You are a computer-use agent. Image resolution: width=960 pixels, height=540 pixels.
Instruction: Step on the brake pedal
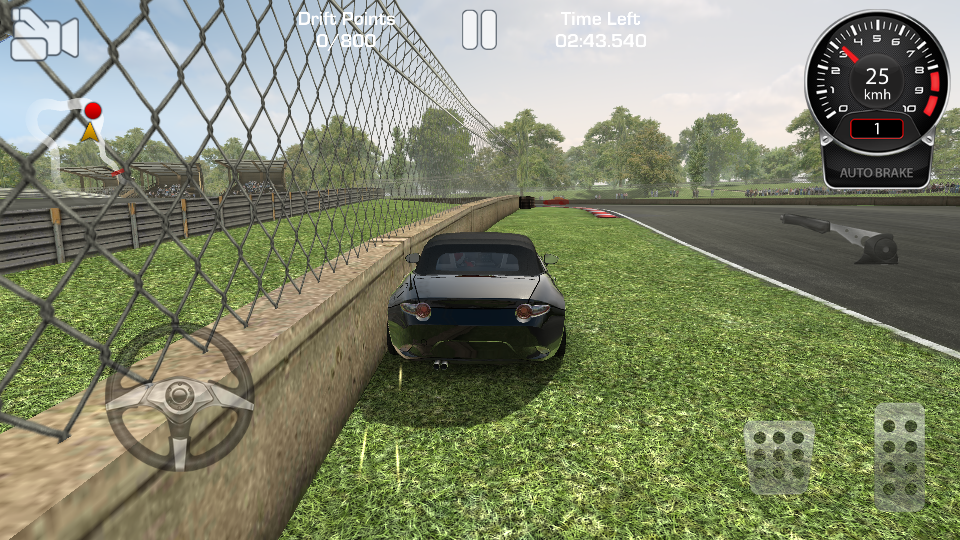pyautogui.click(x=778, y=455)
